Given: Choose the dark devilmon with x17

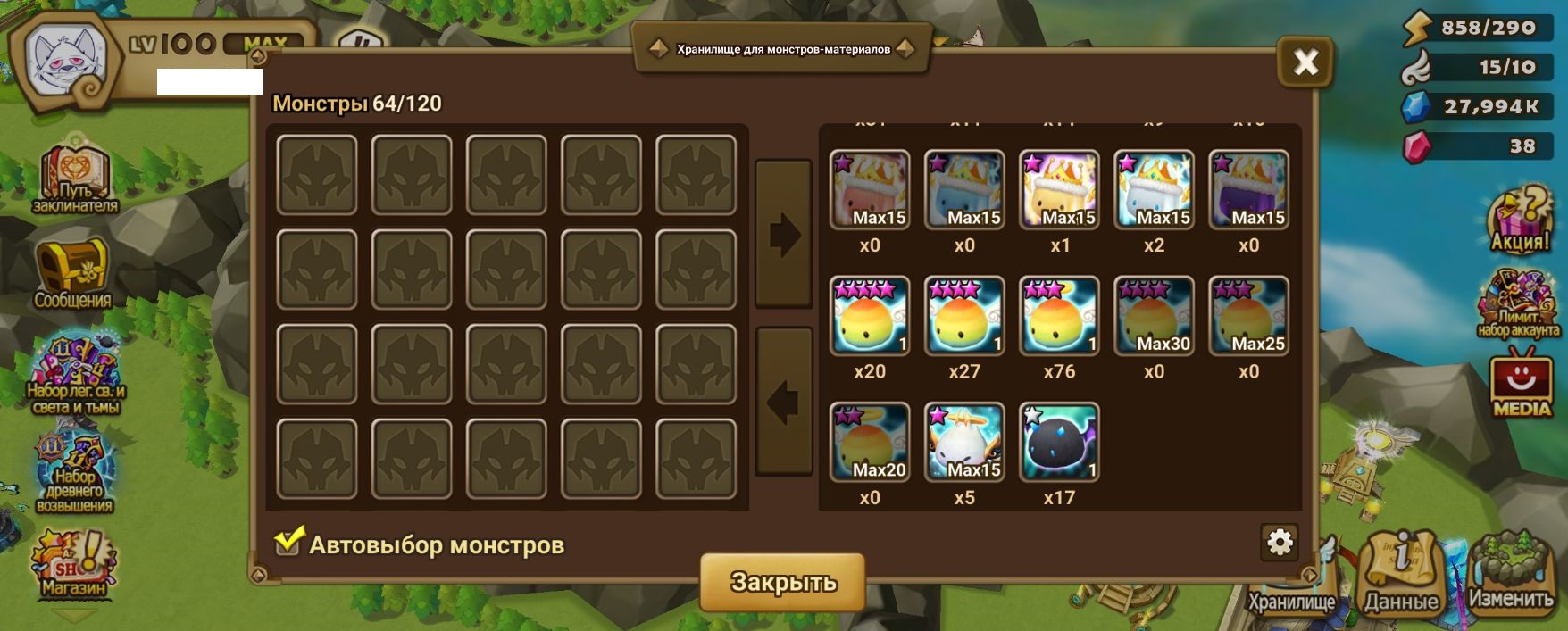Looking at the screenshot, I should 1059,442.
